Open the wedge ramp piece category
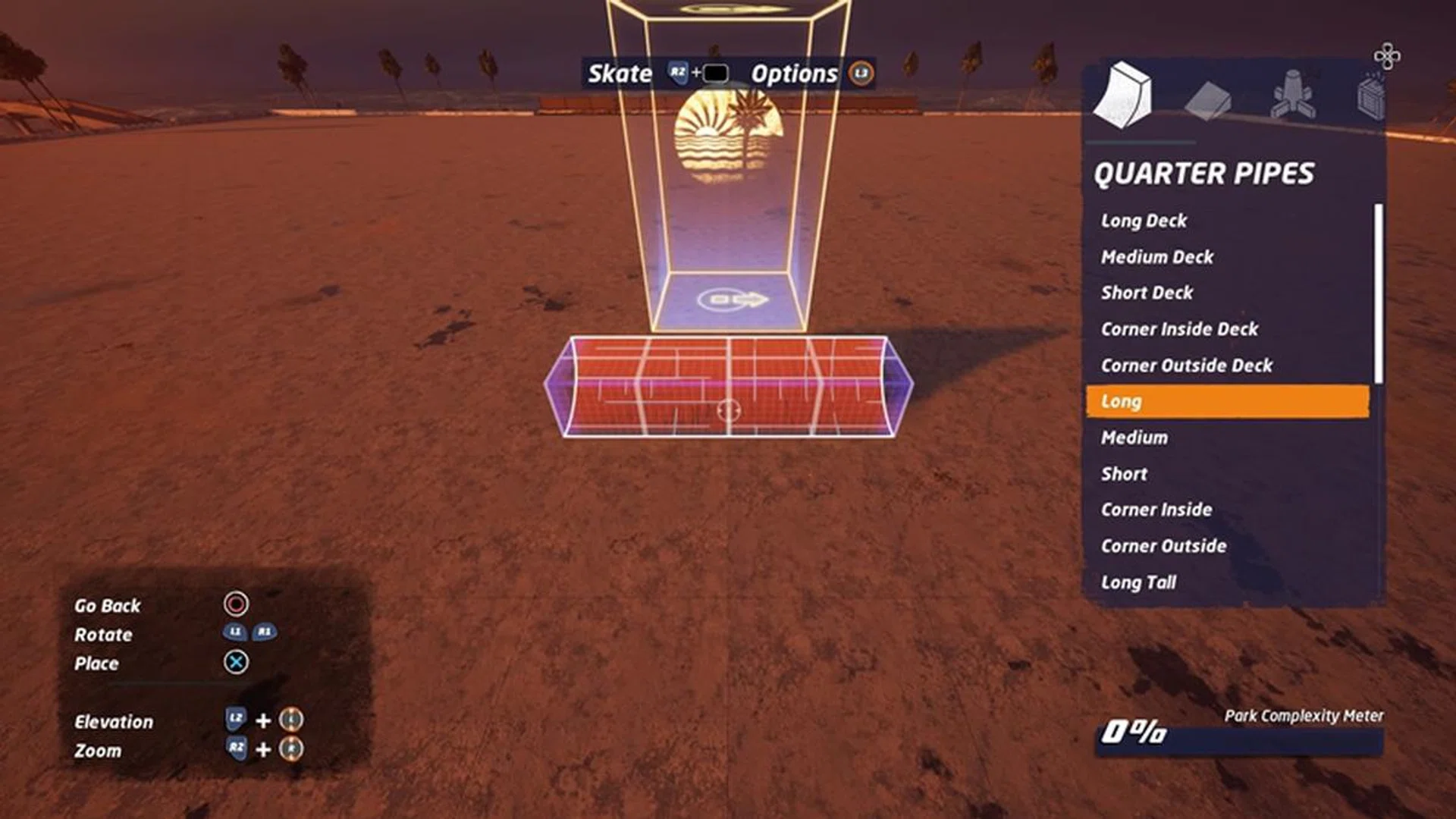 (1207, 98)
